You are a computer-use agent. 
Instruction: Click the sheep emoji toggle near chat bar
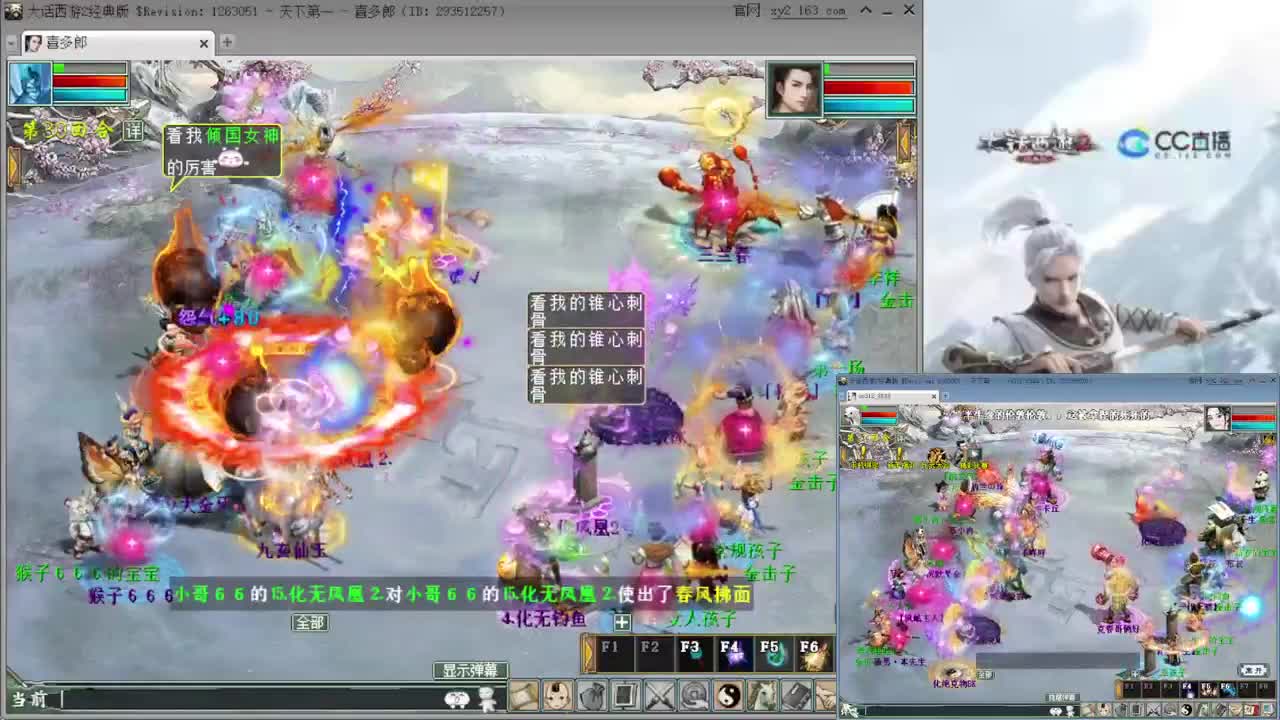[x=487, y=700]
